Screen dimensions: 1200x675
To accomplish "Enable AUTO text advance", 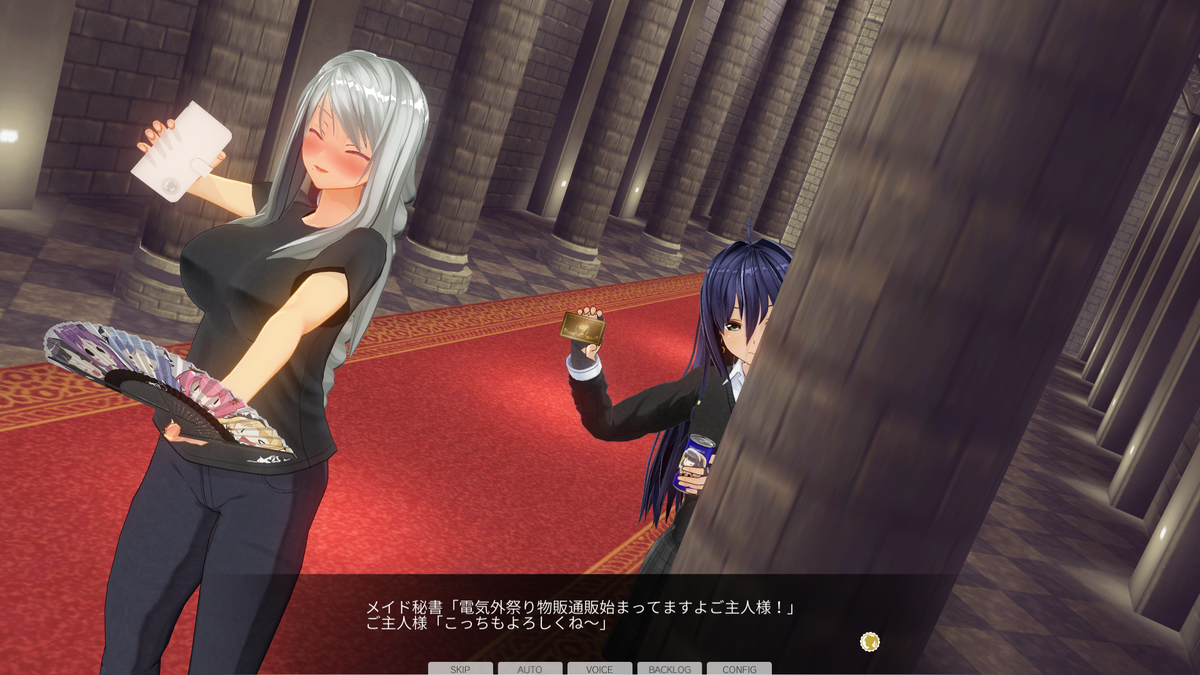I will tap(530, 668).
